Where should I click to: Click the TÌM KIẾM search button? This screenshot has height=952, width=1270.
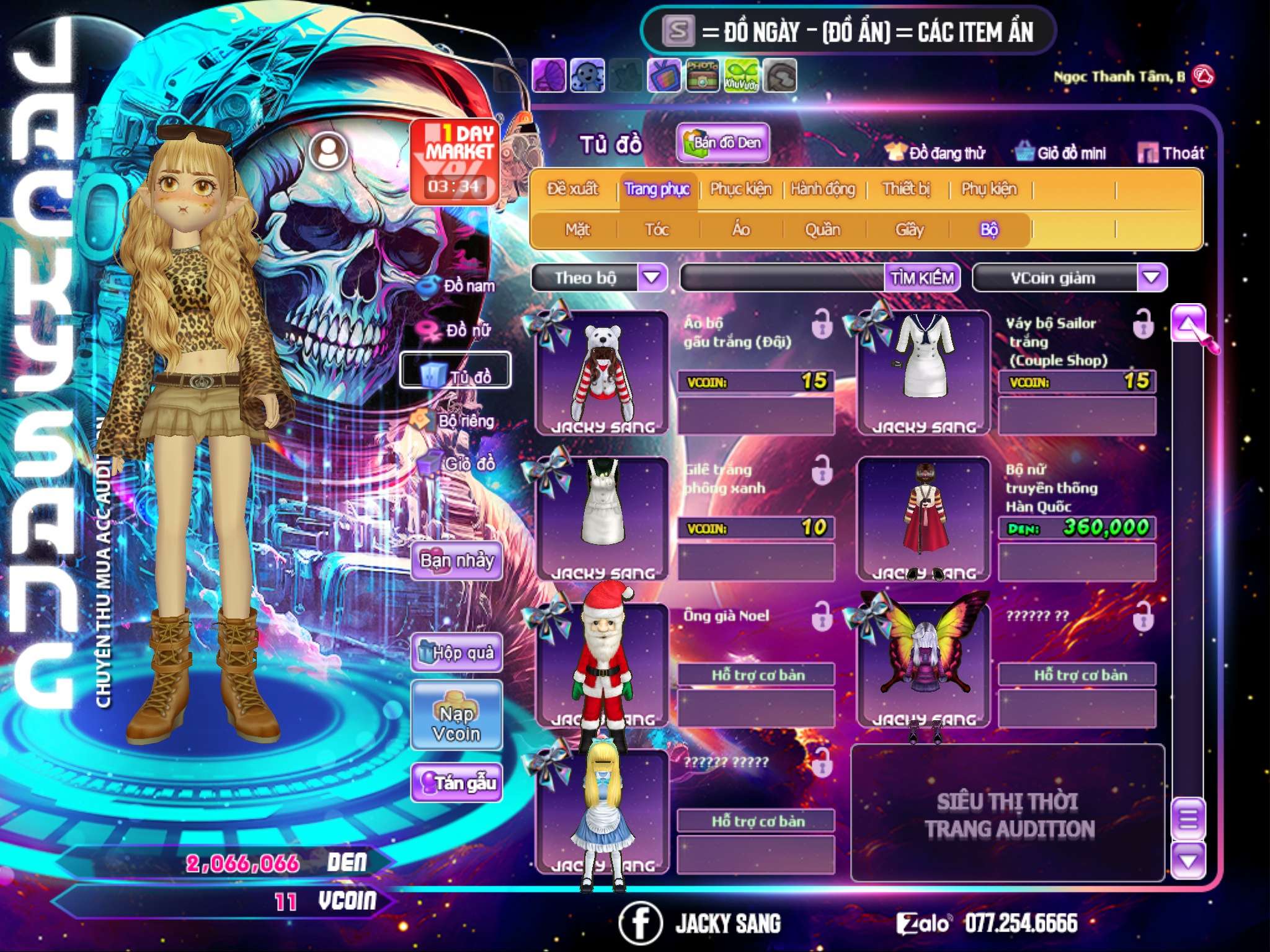tap(922, 278)
